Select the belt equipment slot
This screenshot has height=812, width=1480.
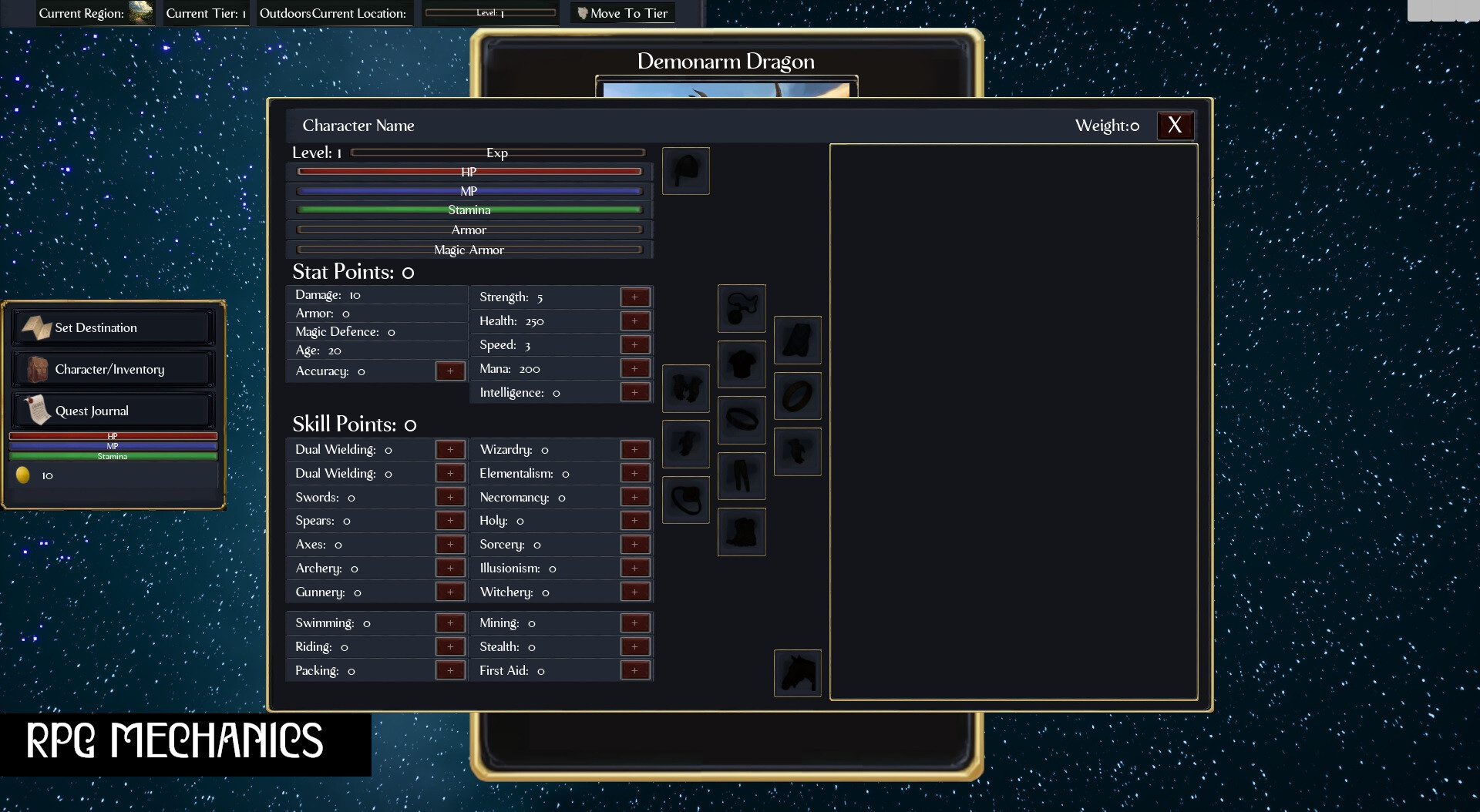click(742, 420)
